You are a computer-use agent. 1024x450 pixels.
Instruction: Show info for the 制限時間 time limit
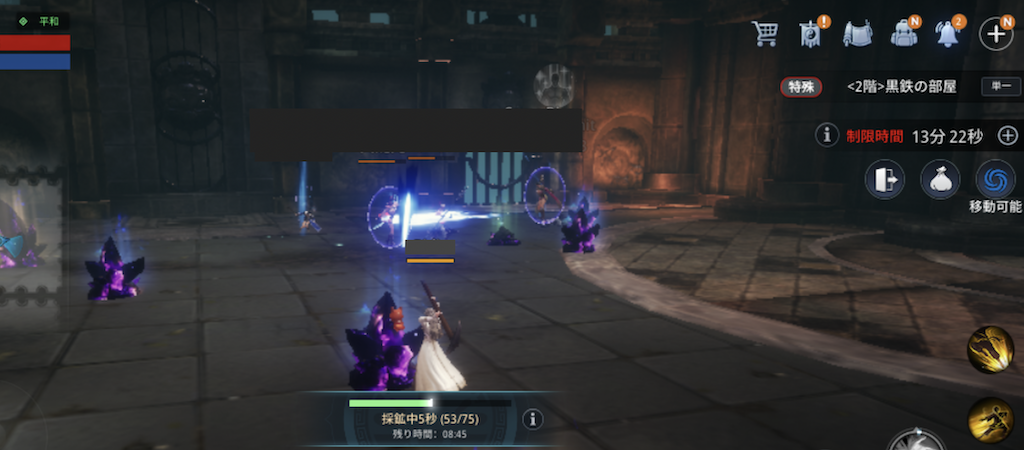tap(826, 135)
